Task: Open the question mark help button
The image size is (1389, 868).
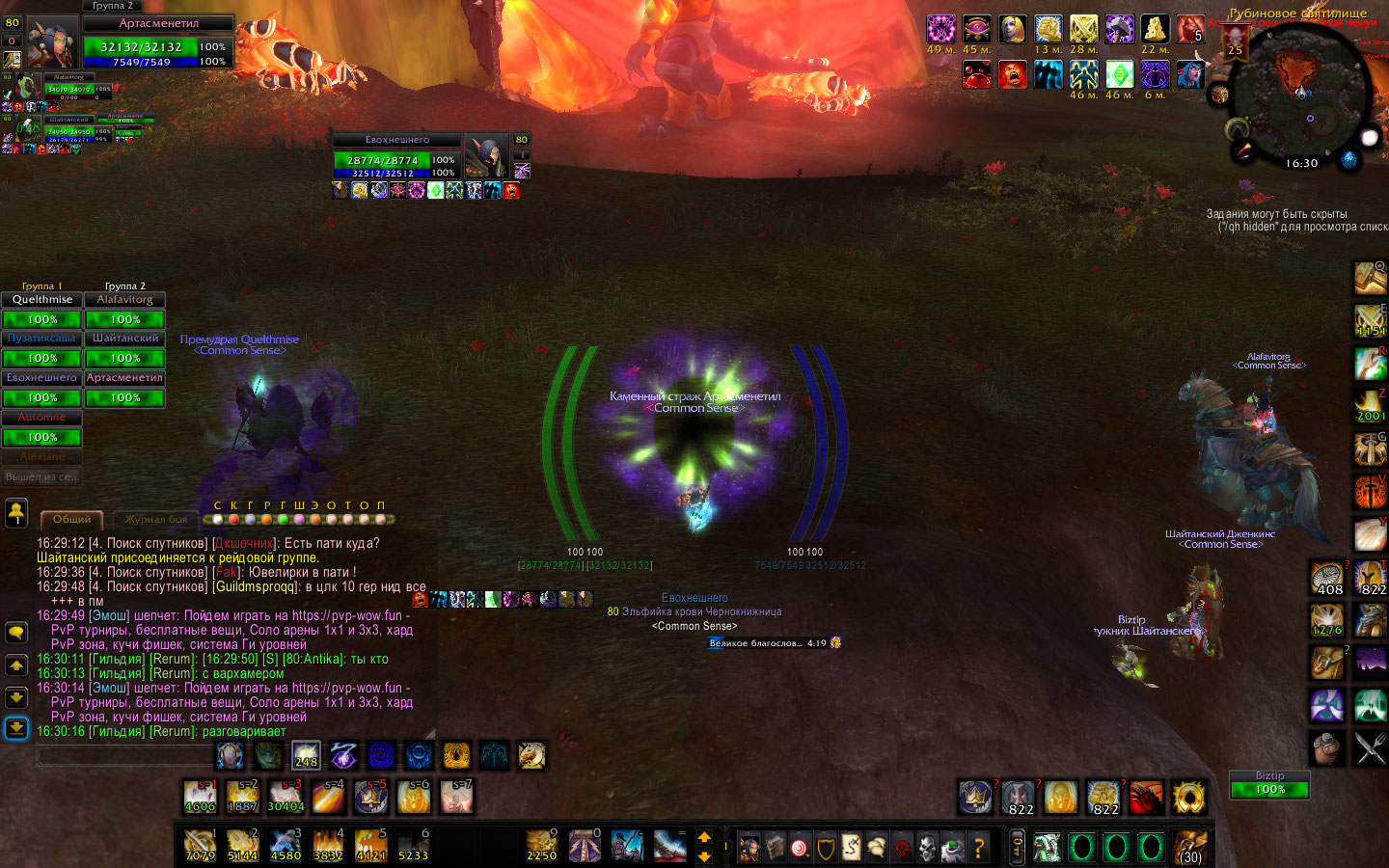Action: click(978, 848)
